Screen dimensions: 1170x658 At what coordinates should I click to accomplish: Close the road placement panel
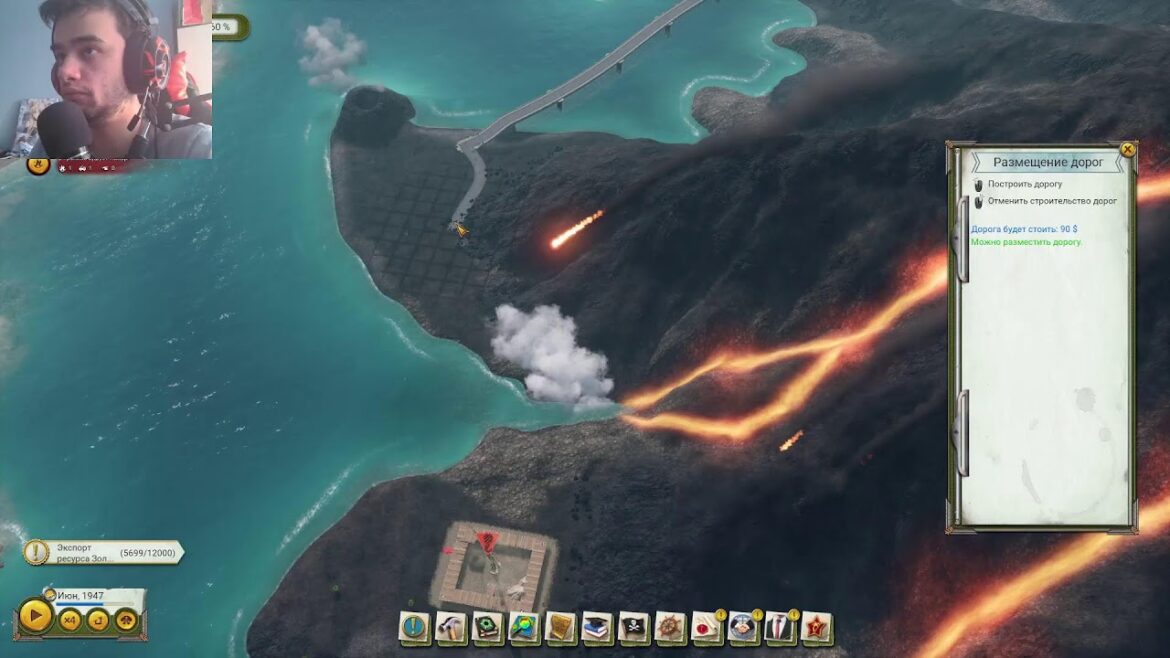1127,150
